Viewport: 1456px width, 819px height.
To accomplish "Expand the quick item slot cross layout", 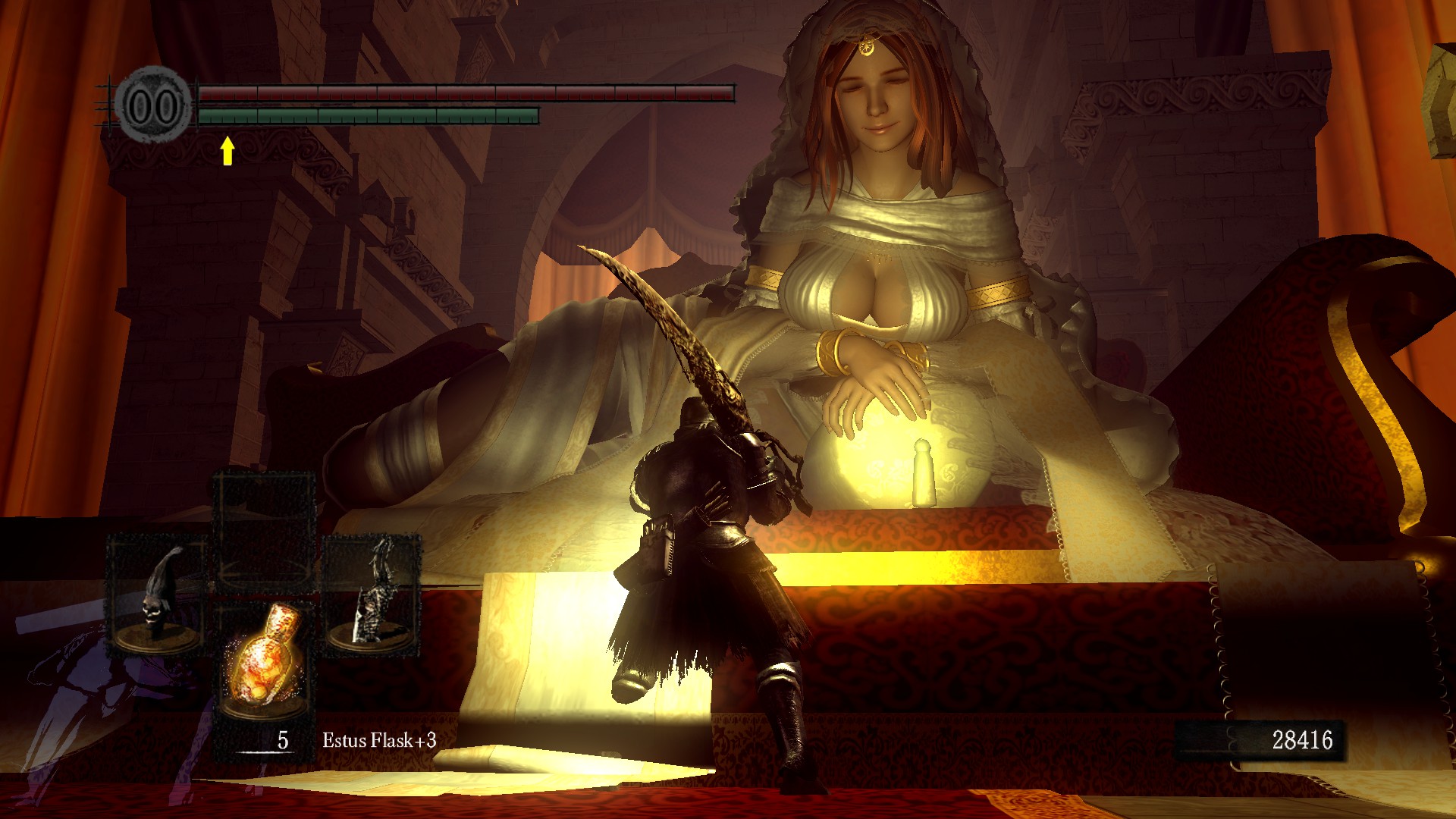I will 267,599.
